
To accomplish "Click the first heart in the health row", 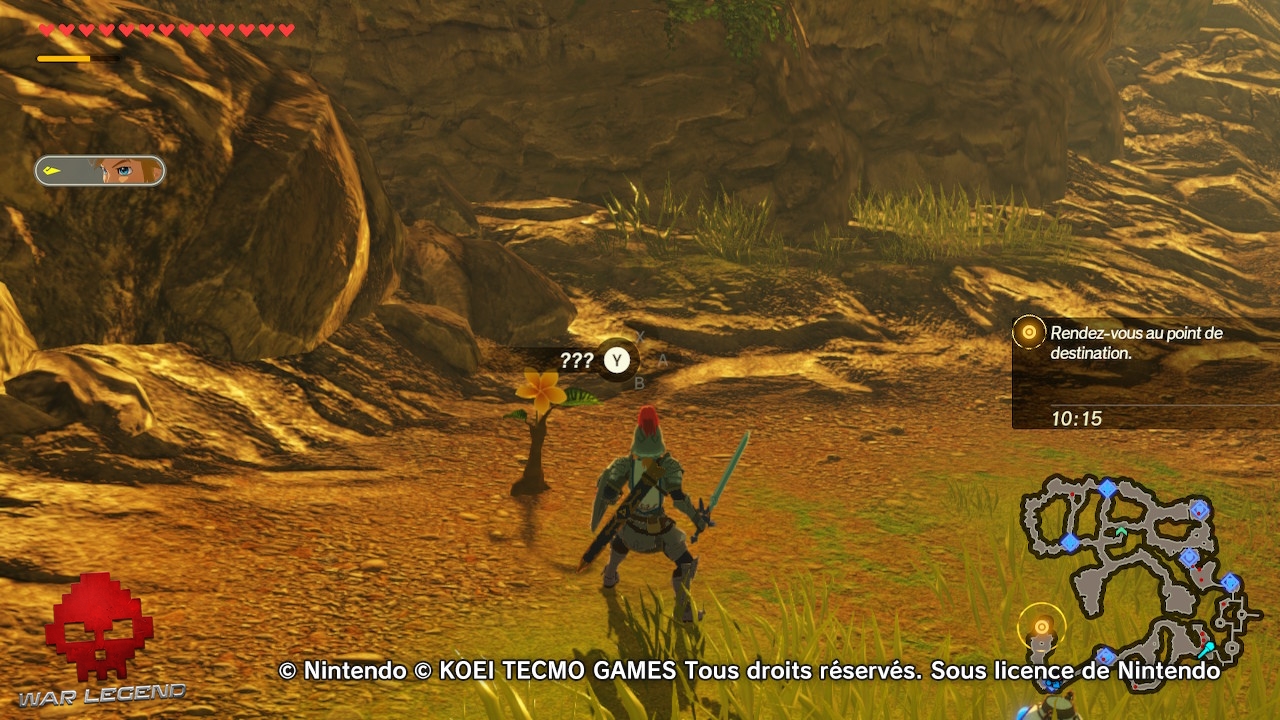I will pos(45,28).
